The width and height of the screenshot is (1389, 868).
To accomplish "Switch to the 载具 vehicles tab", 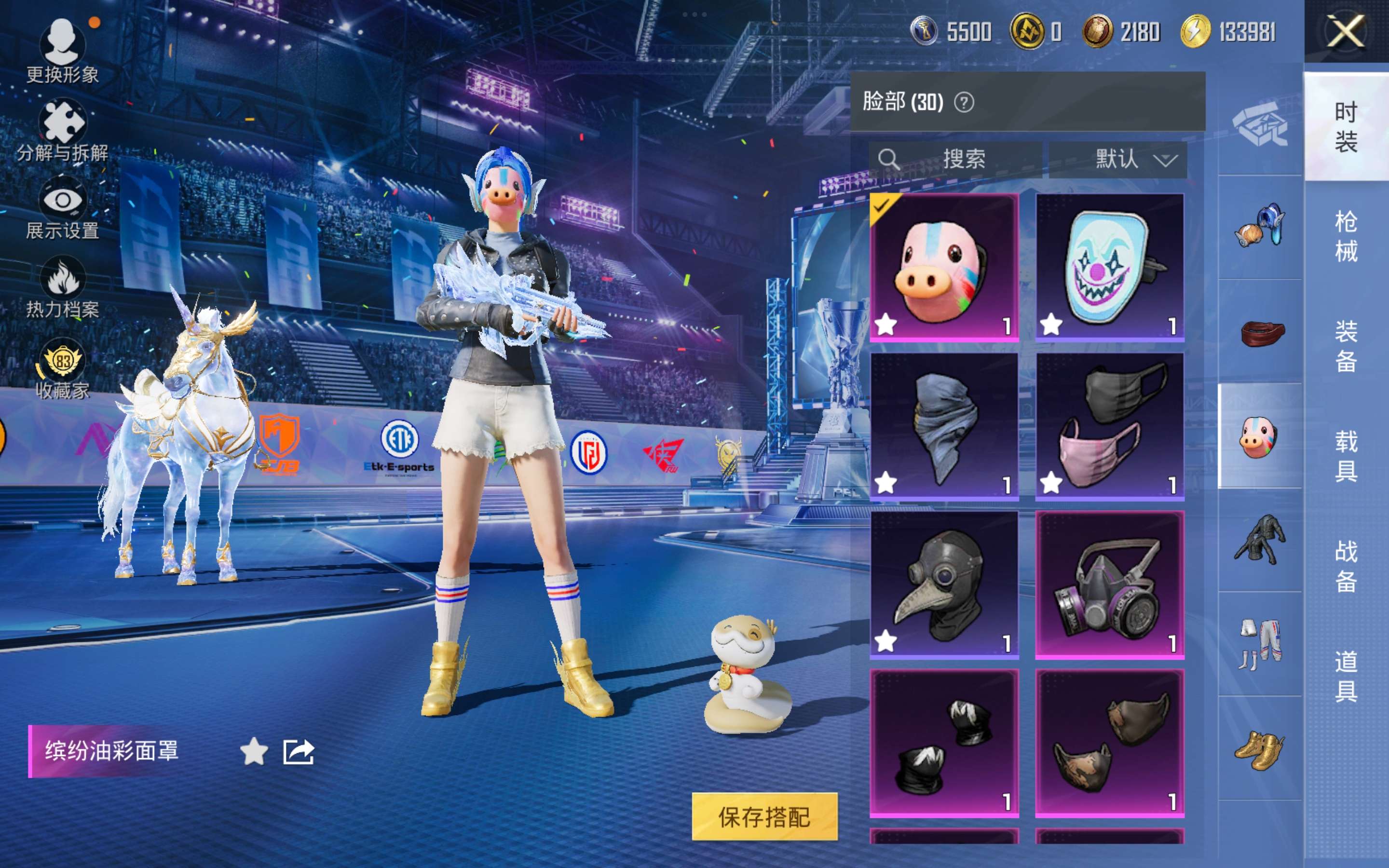I will click(1346, 456).
